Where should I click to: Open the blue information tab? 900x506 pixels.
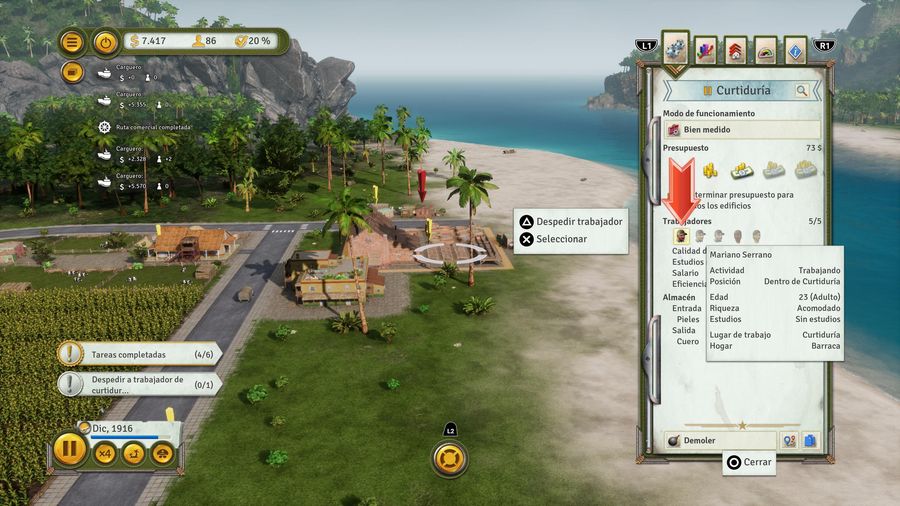pyautogui.click(x=796, y=50)
